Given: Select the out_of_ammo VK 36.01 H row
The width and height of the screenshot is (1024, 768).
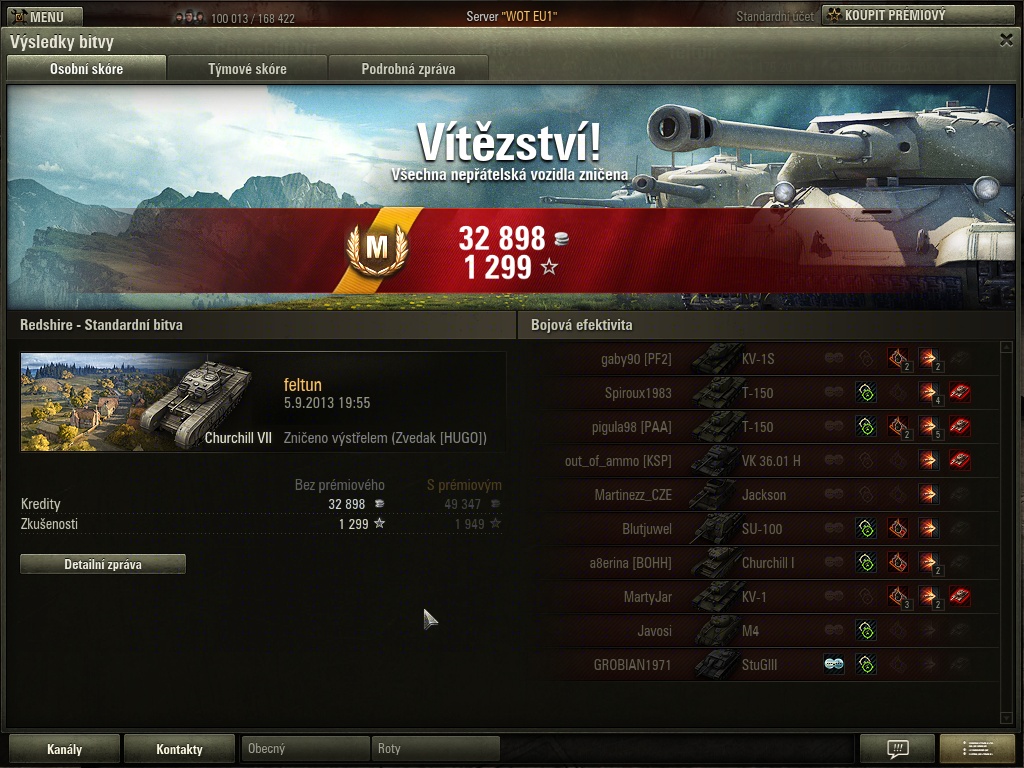Looking at the screenshot, I should (x=760, y=461).
